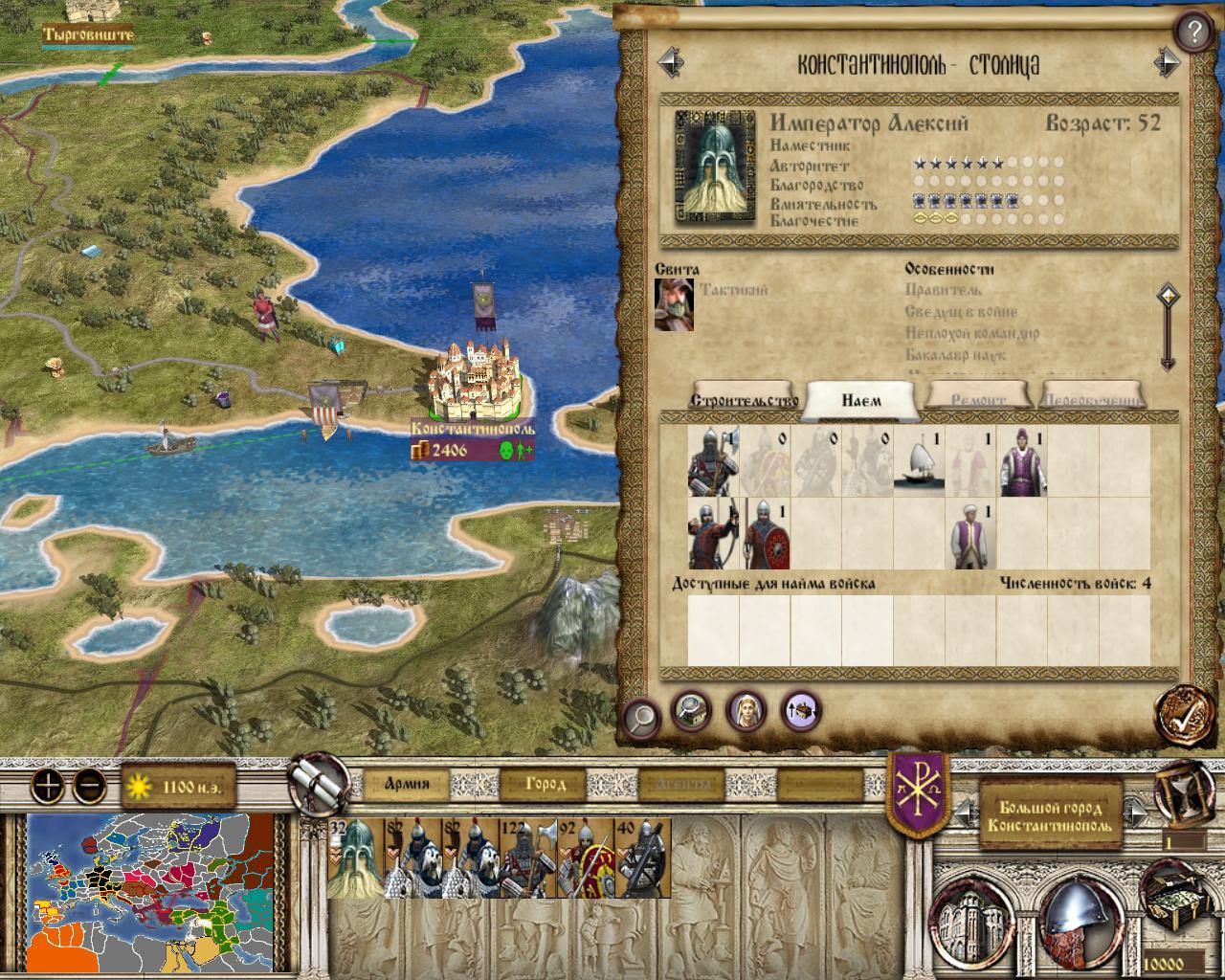Select the Тактикий retinue portrait
The image size is (1225, 980).
pos(674,304)
